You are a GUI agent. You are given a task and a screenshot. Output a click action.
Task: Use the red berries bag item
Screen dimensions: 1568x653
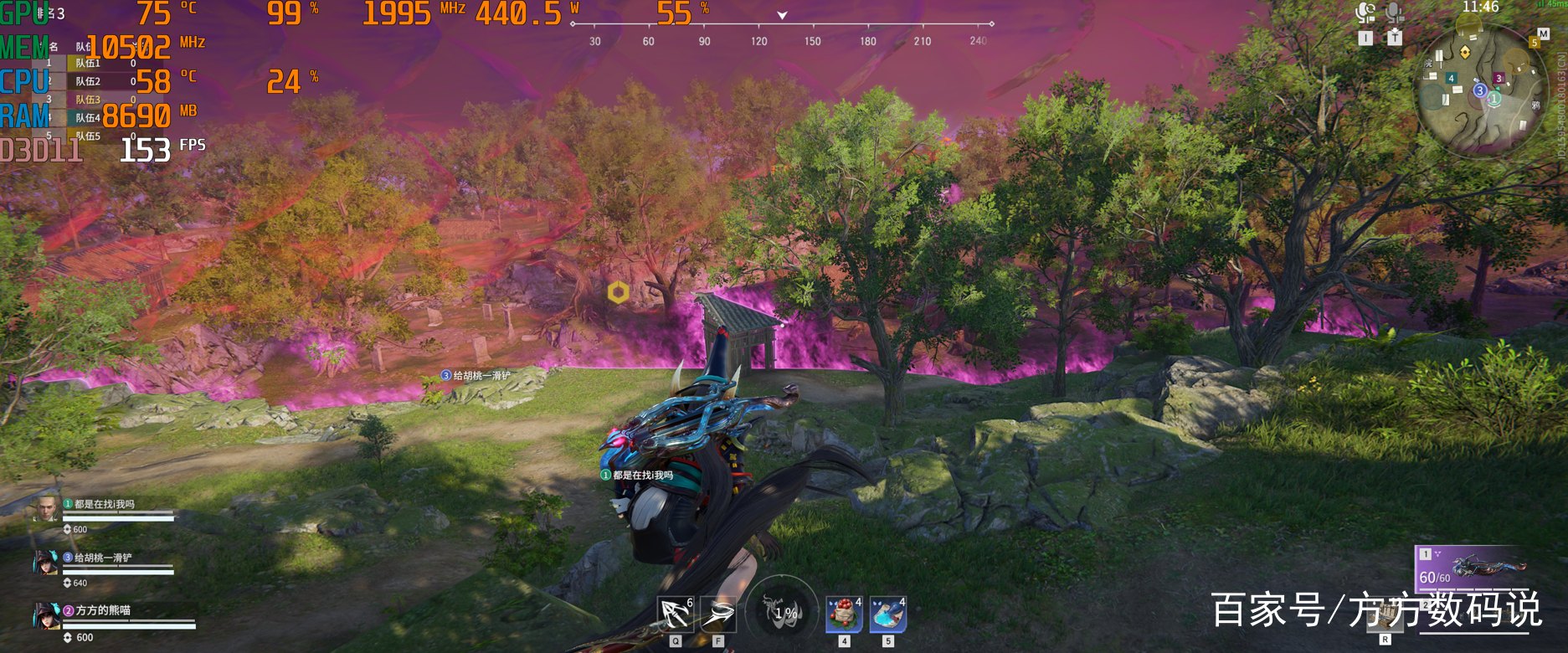[844, 614]
